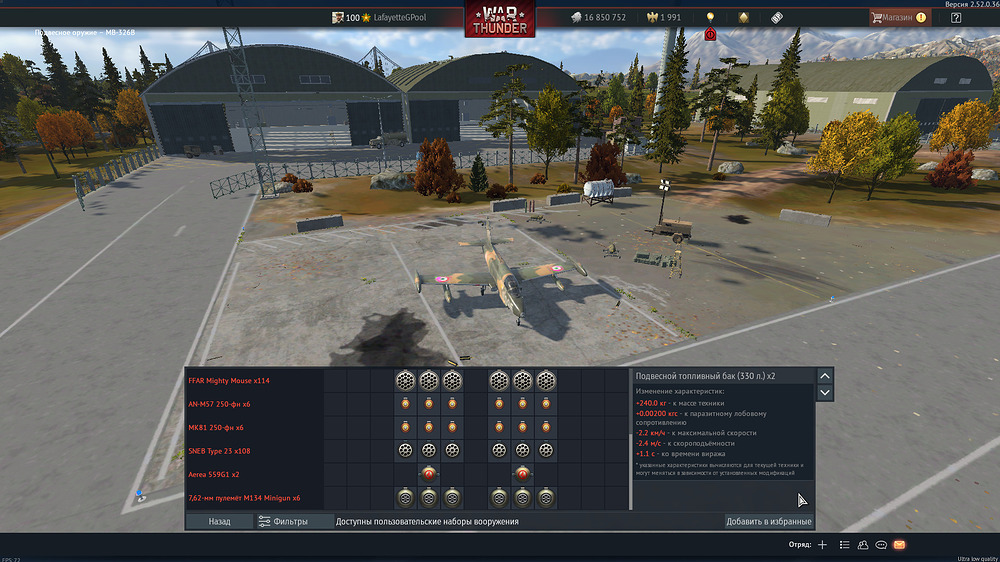The width and height of the screenshot is (1000, 562).
Task: Open the contacts friends icon
Action: click(x=862, y=545)
